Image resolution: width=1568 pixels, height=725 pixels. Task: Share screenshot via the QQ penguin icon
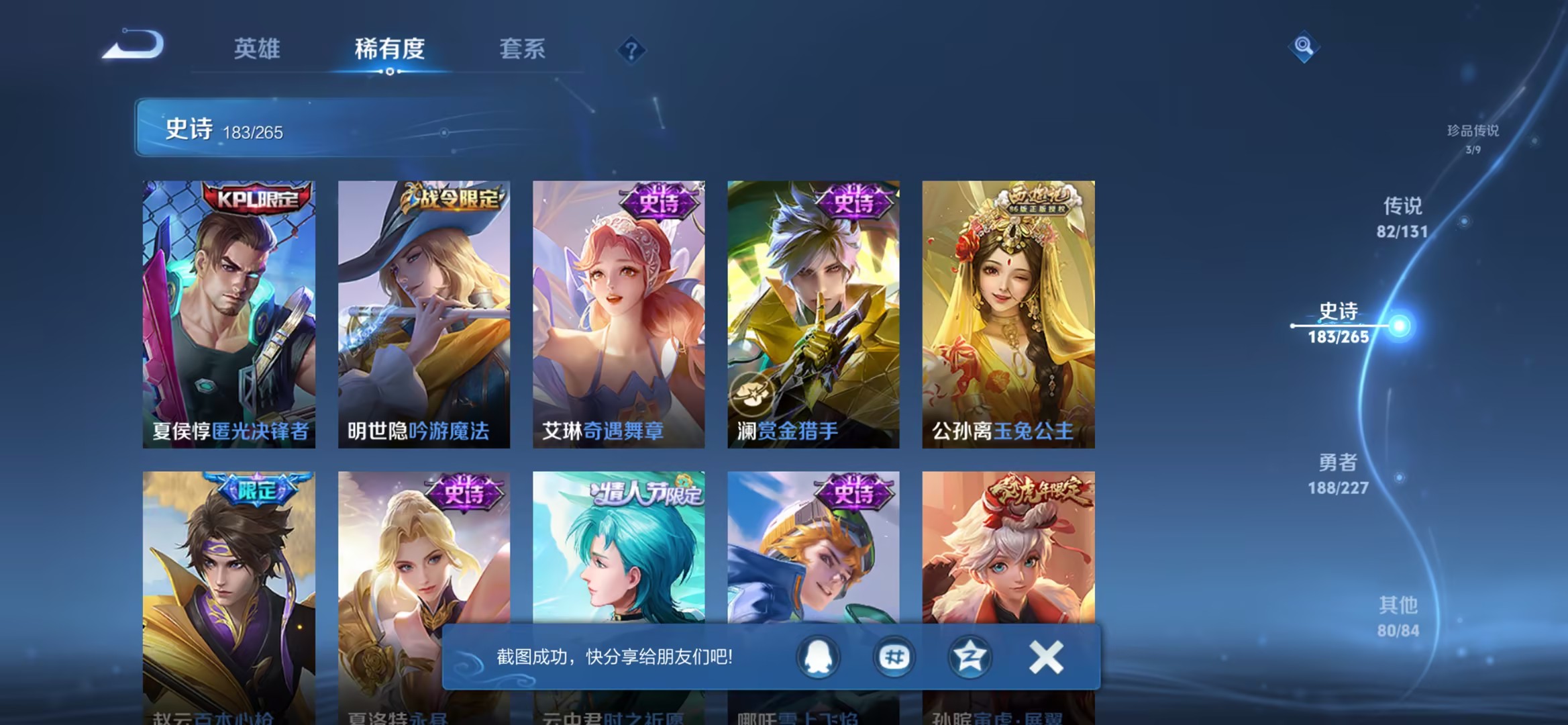click(820, 658)
